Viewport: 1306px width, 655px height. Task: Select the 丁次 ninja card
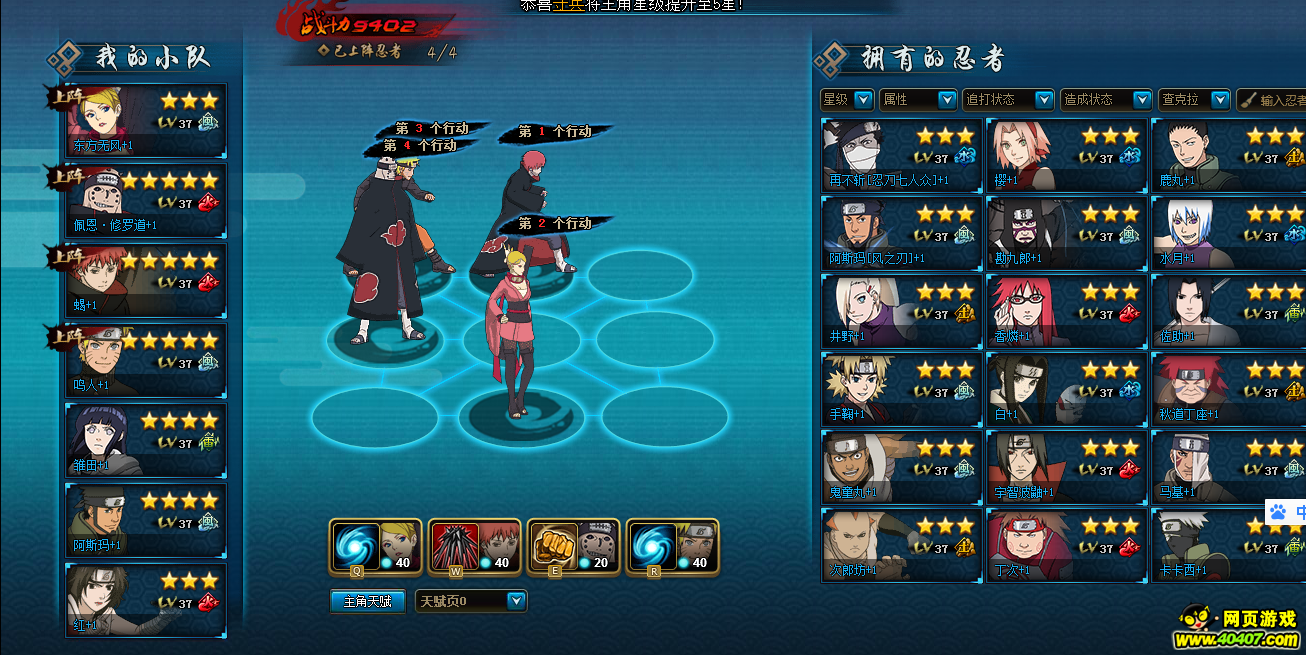point(1065,545)
